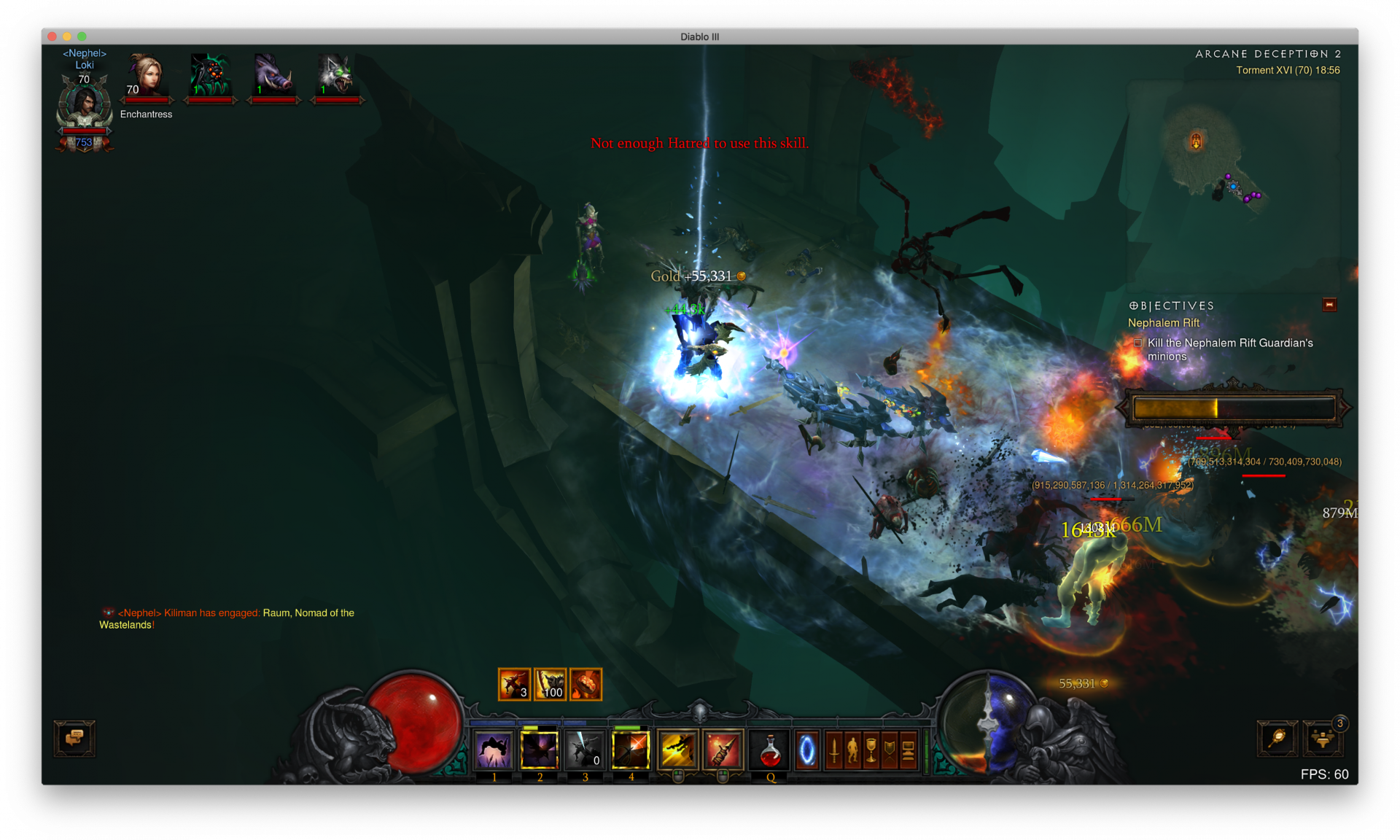Activate the Vault skill in slot 1
This screenshot has height=840, width=1400.
tap(494, 750)
